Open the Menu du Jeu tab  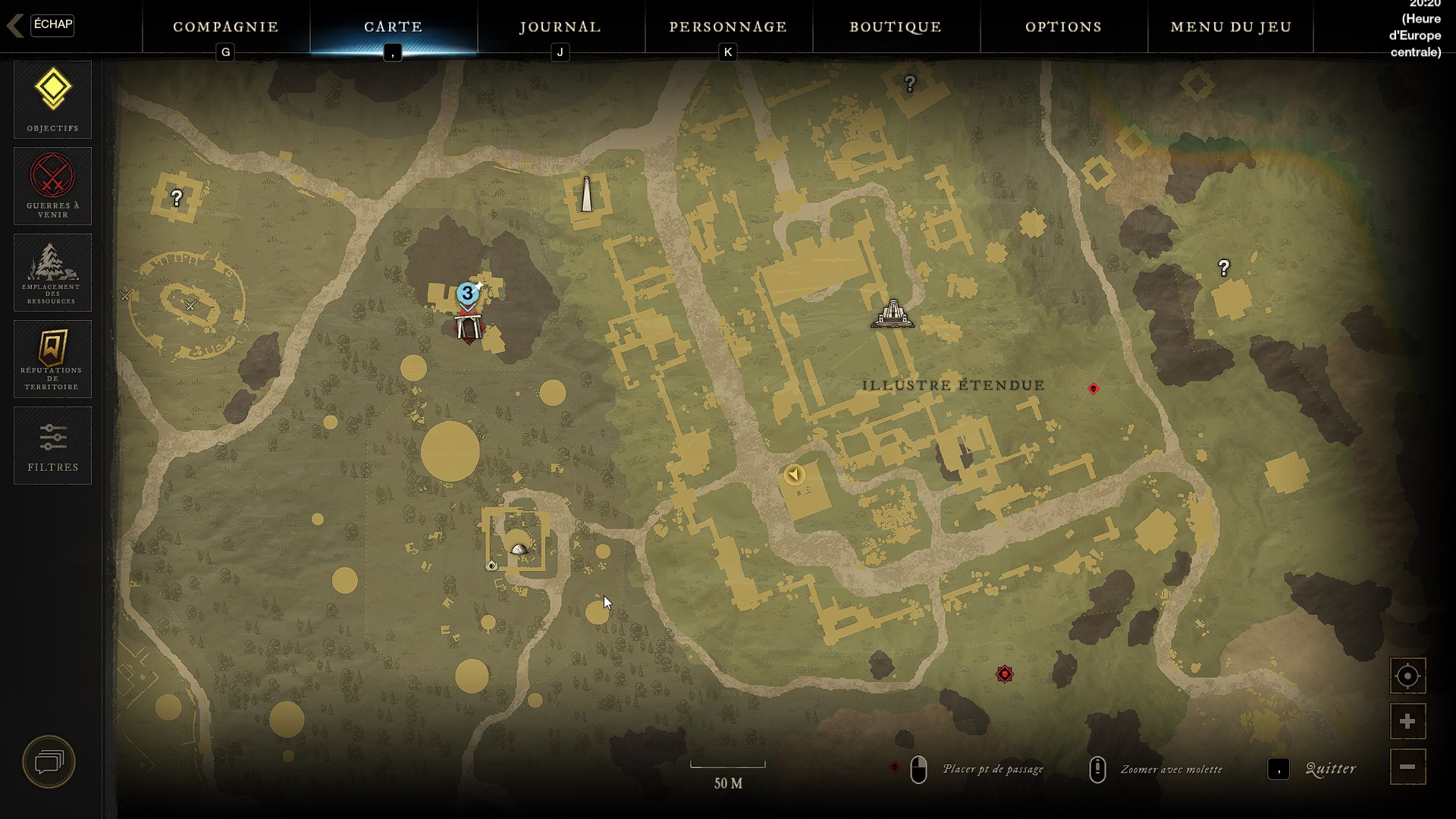point(1231,27)
